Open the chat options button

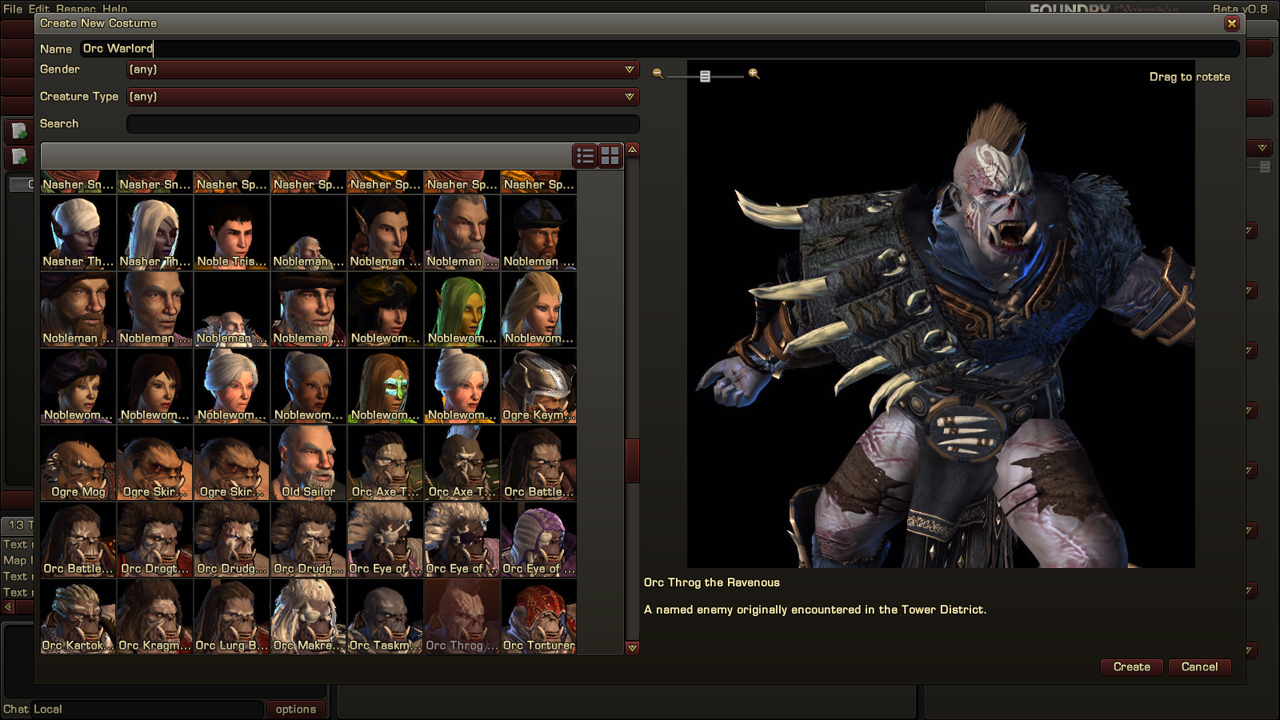click(x=296, y=709)
